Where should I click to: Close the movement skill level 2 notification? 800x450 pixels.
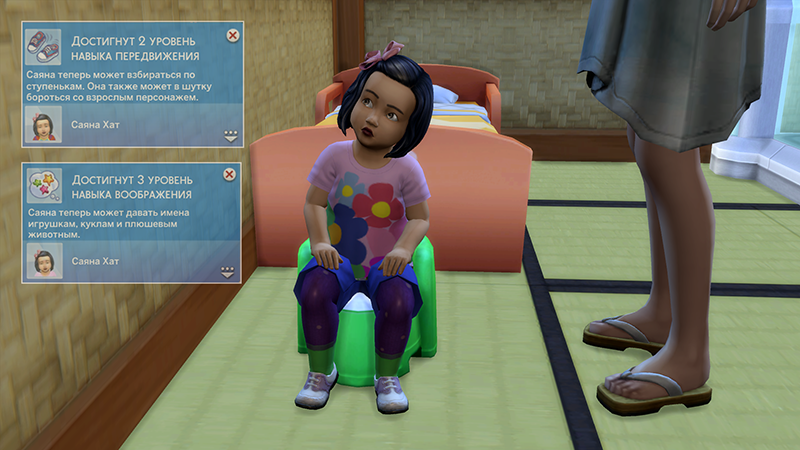(x=233, y=35)
